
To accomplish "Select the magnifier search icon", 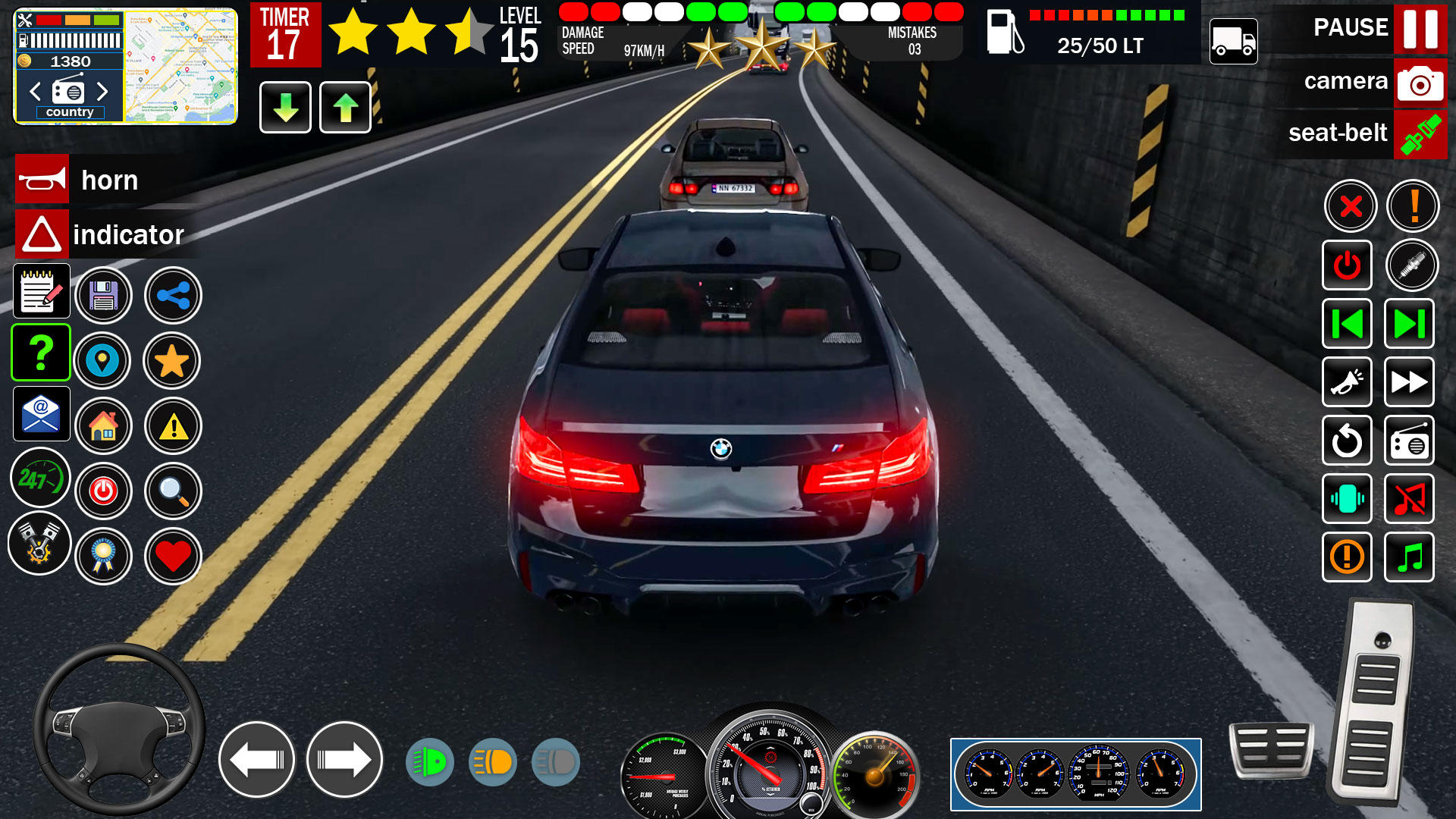I will [173, 491].
